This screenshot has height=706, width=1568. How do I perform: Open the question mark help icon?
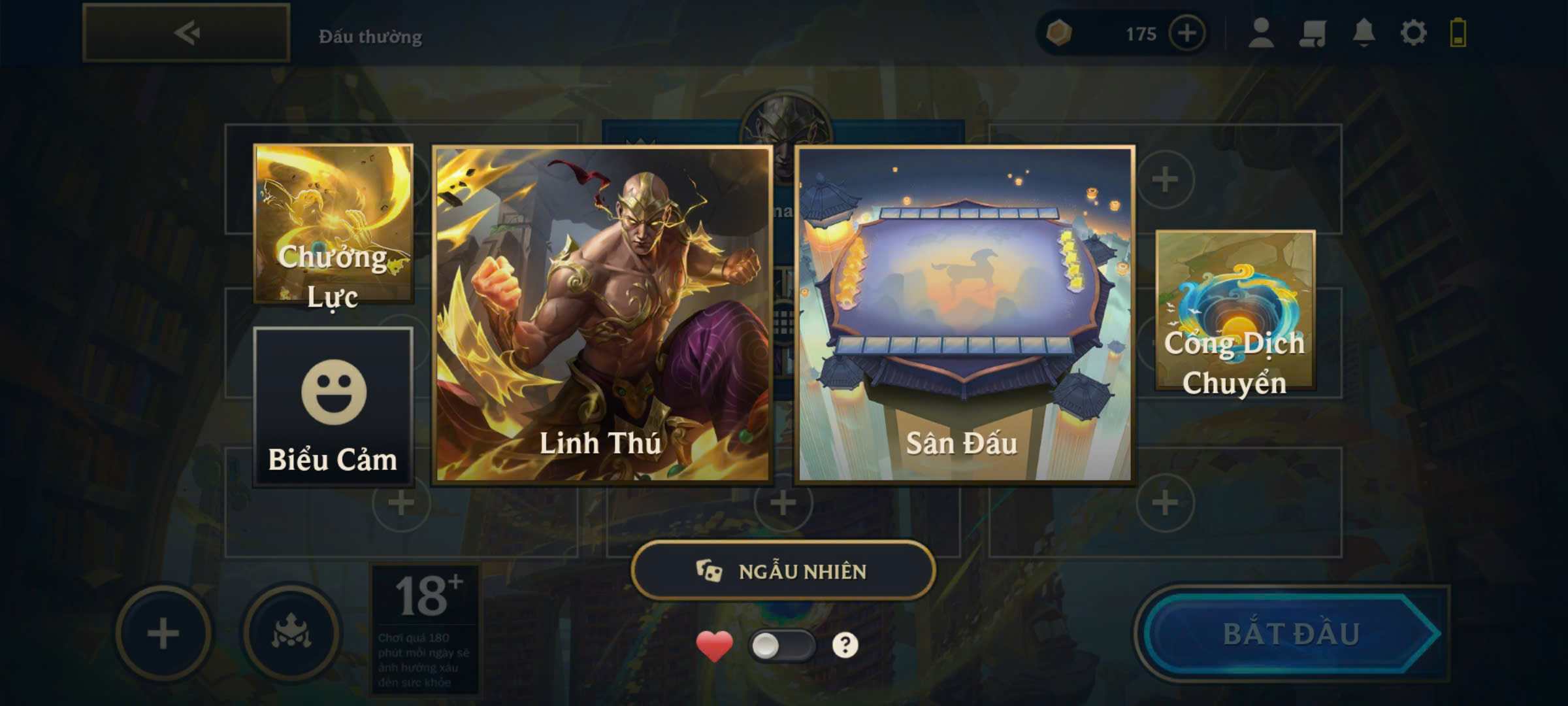tap(845, 645)
